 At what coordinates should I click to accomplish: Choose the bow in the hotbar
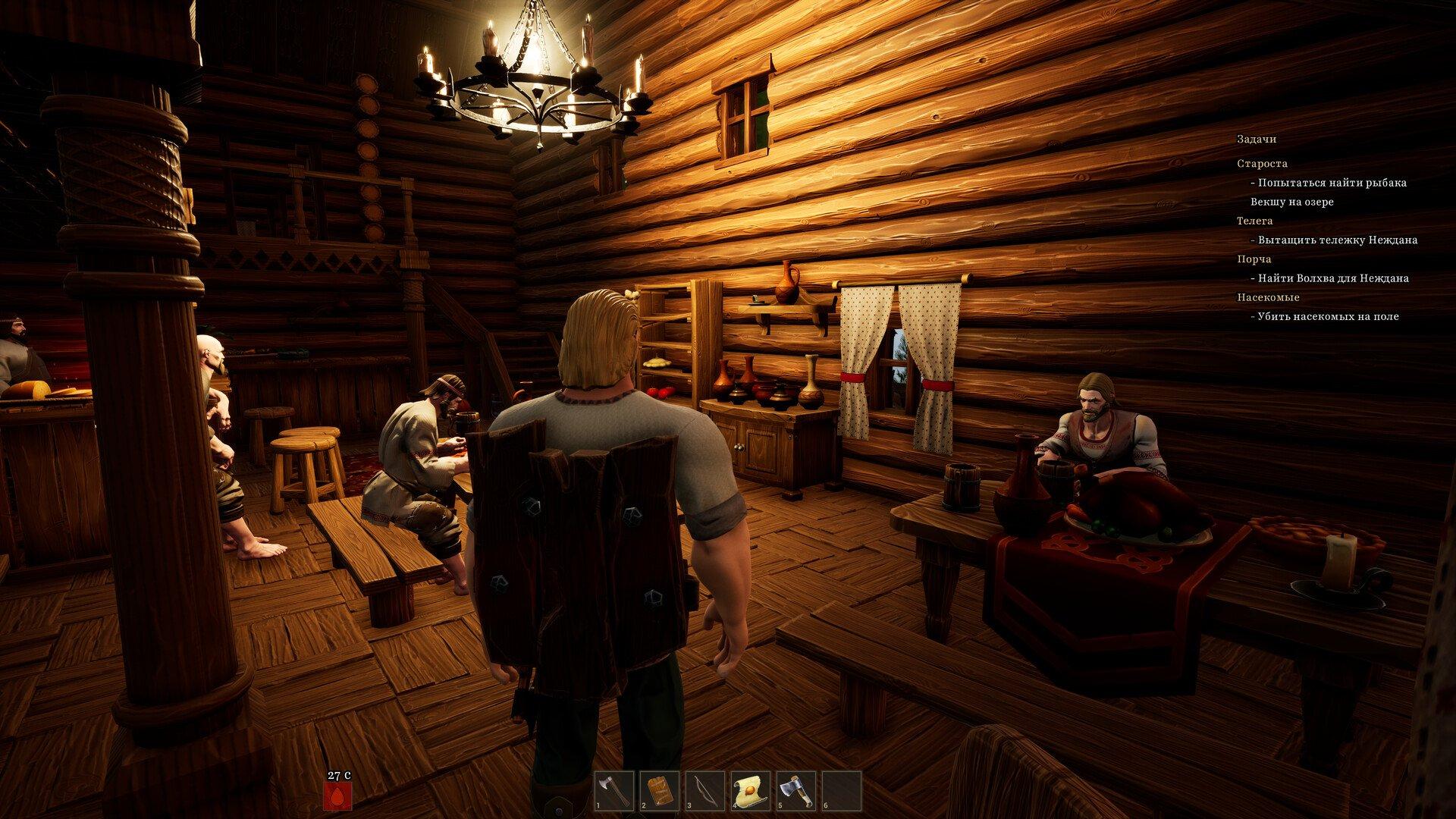click(x=705, y=791)
